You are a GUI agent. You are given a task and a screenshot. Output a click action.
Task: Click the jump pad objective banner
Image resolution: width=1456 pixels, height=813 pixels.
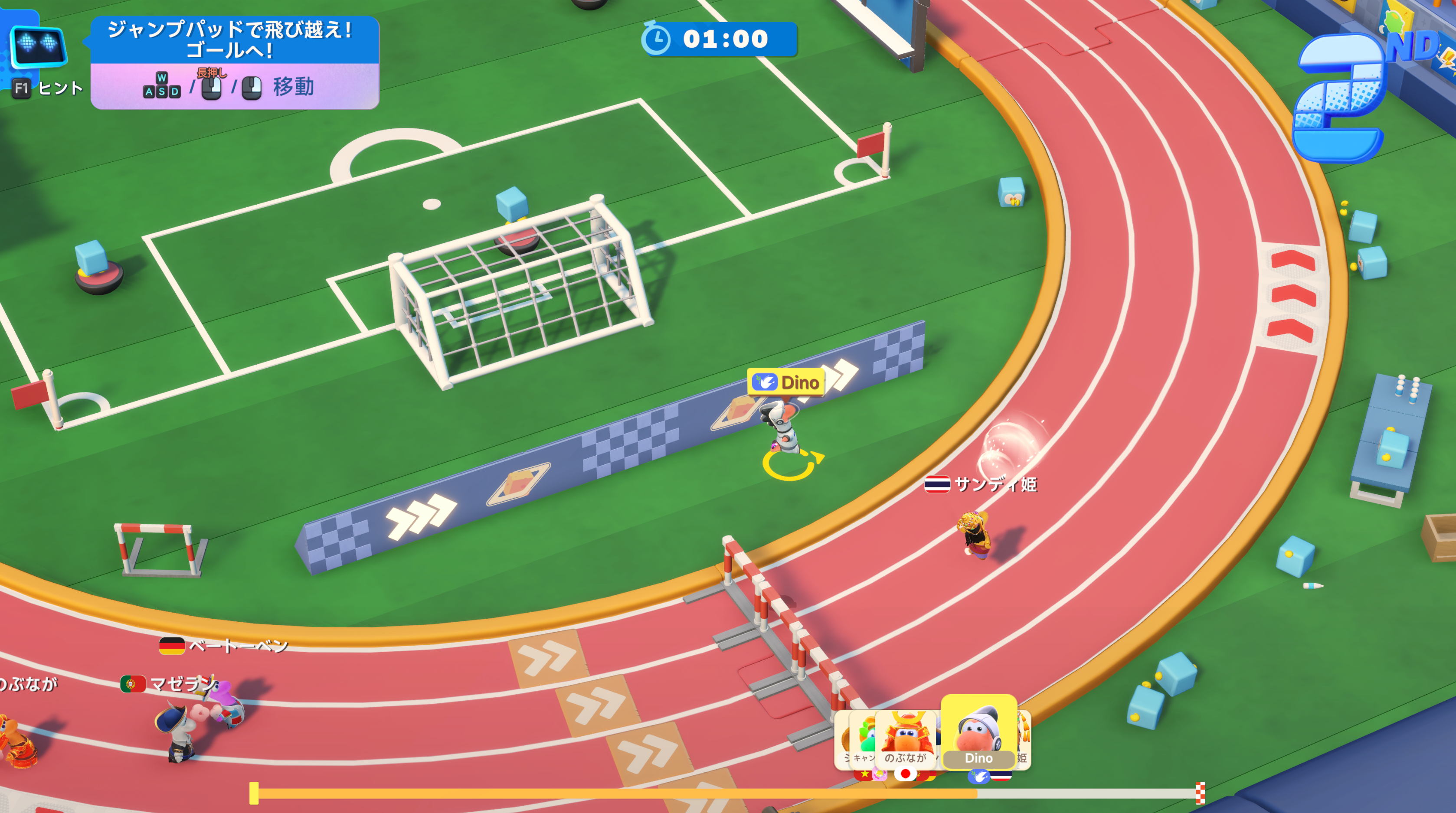point(235,39)
